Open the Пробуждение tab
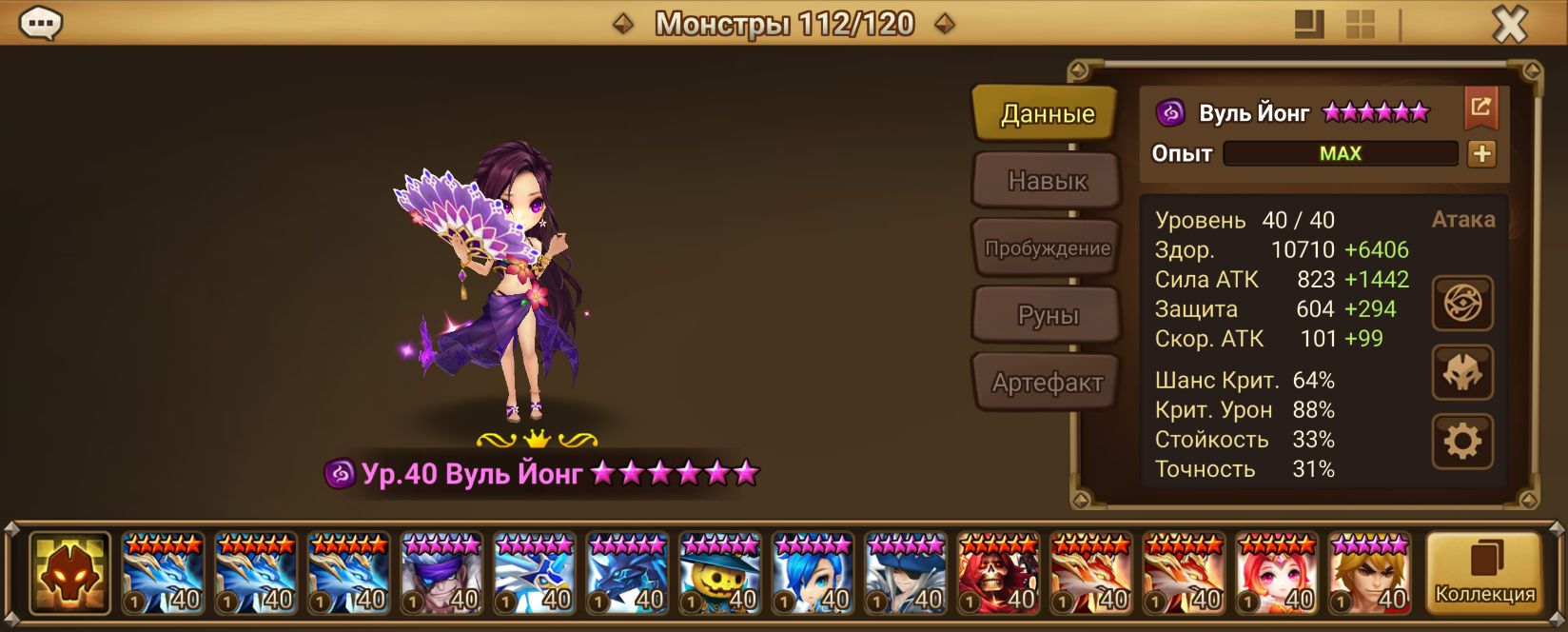The width and height of the screenshot is (1568, 632). (x=1047, y=248)
